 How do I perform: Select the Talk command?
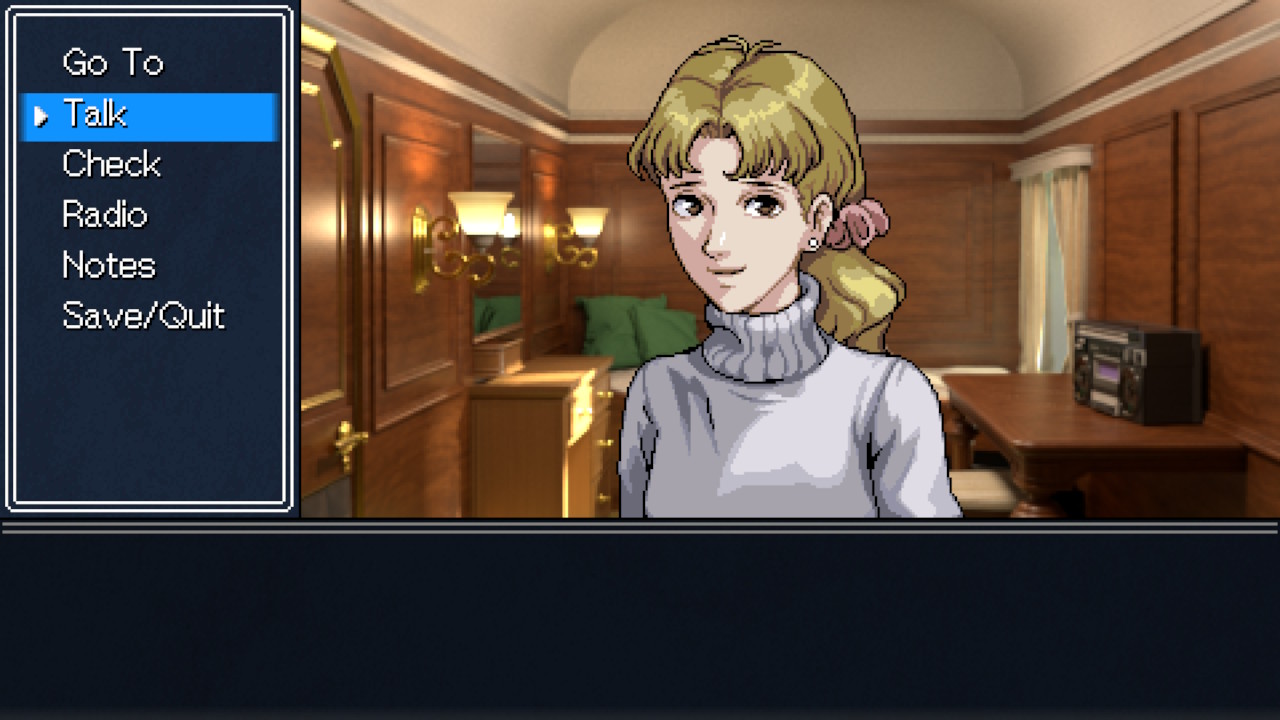pos(95,114)
